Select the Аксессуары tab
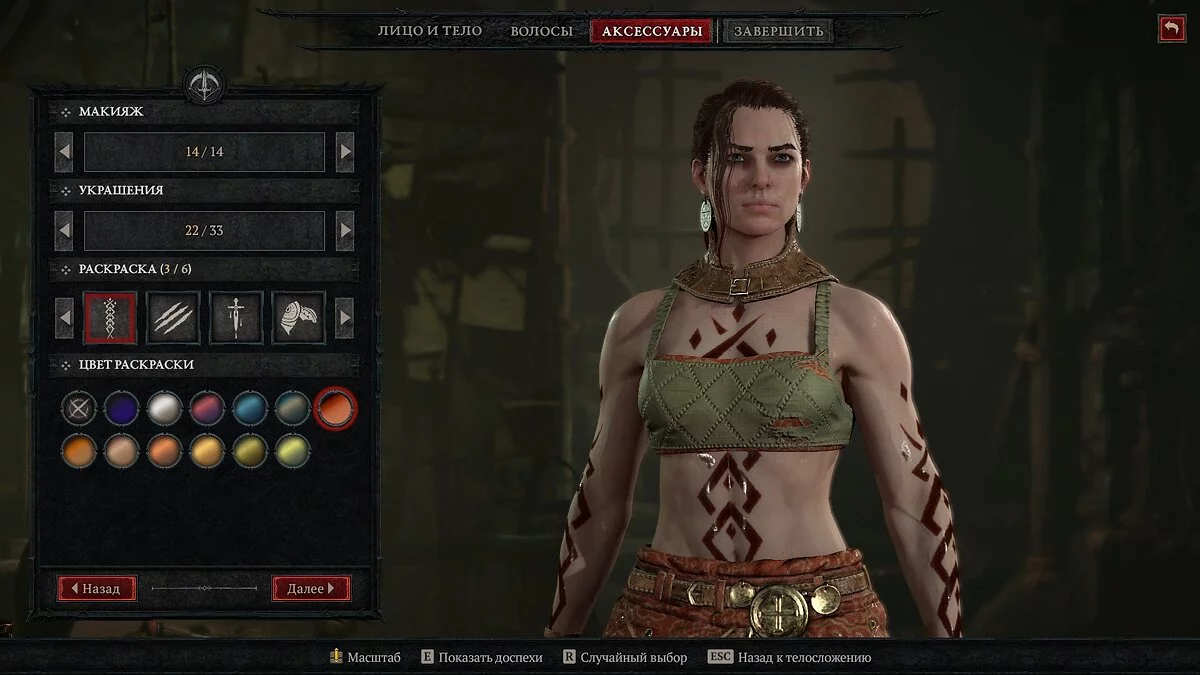The width and height of the screenshot is (1200, 675). click(x=653, y=31)
